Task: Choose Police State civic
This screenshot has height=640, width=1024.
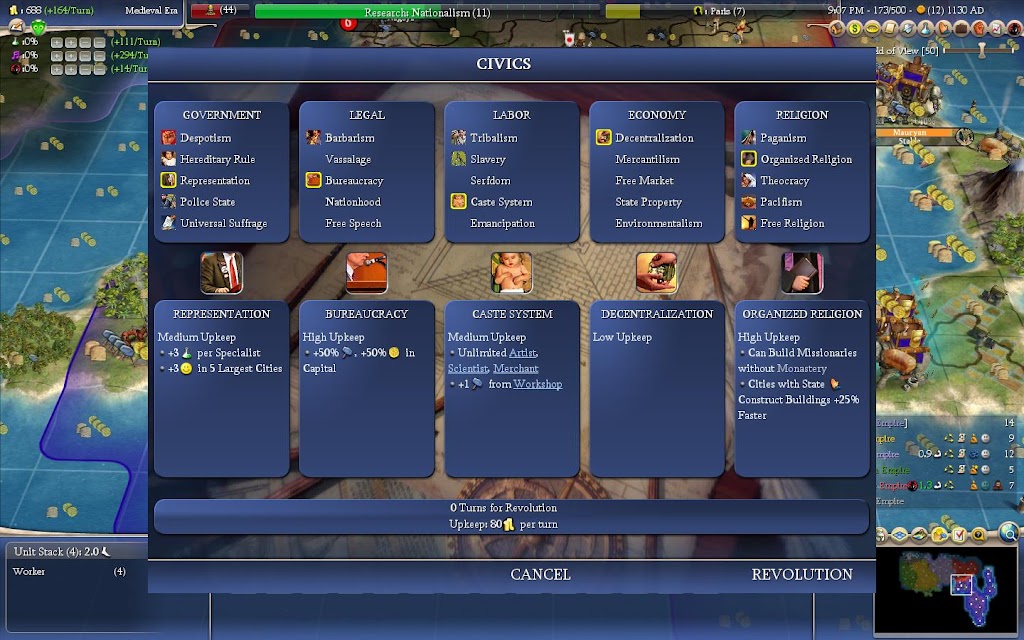Action: tap(207, 202)
